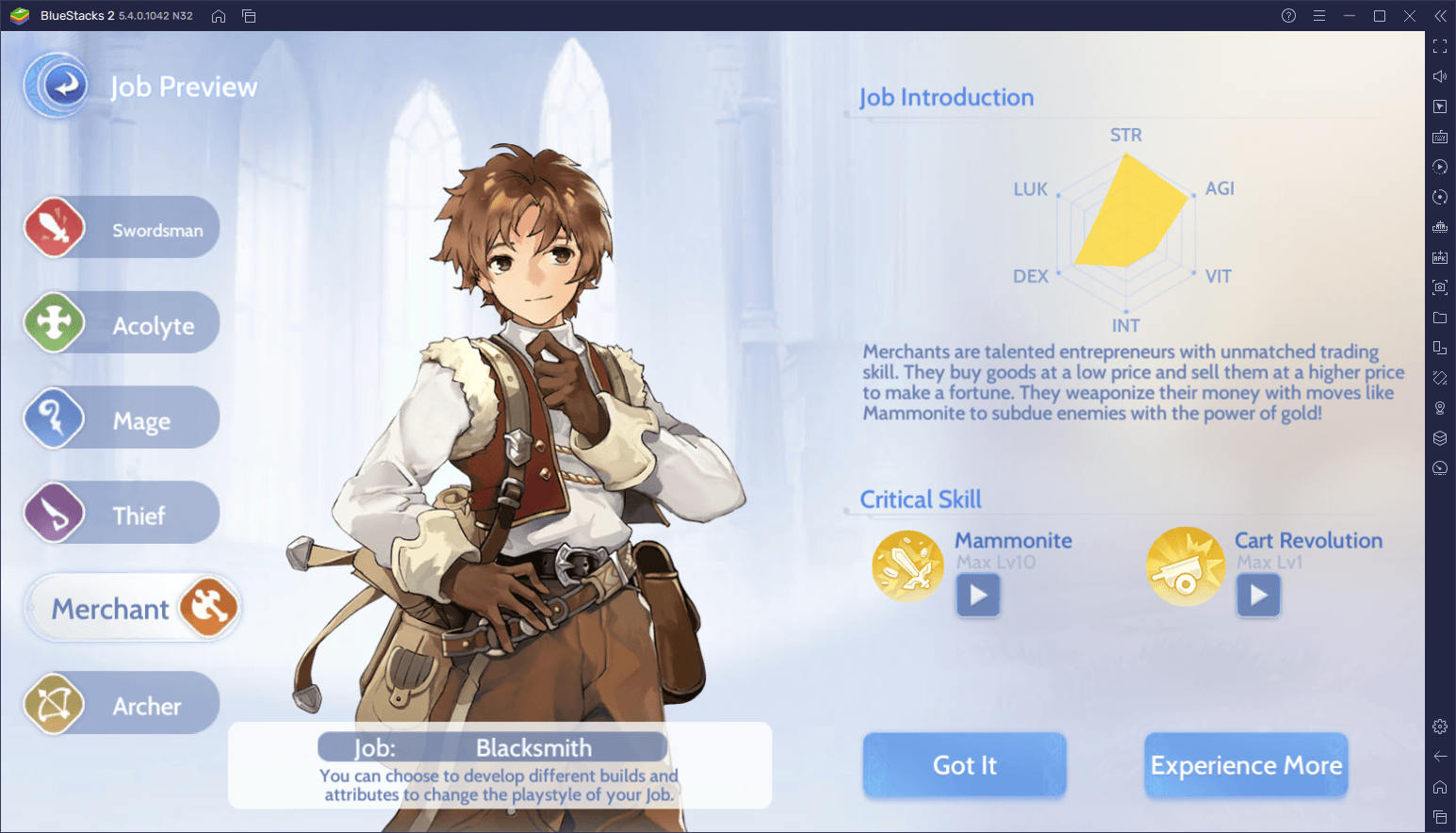Switch to the Merchant tab
Viewport: 1456px width, 833px height.
coord(132,608)
